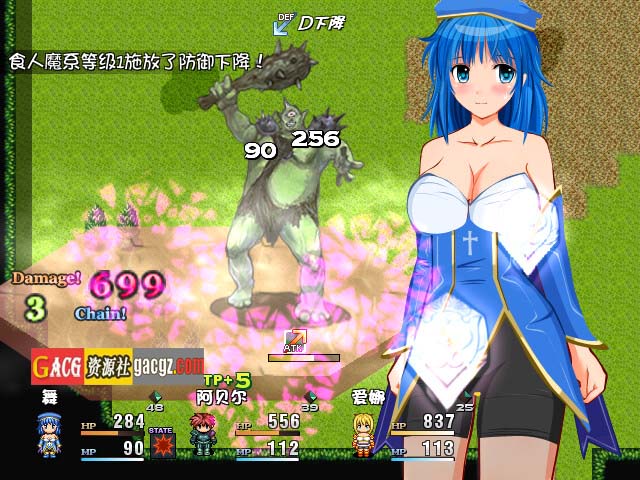Image resolution: width=640 pixels, height=480 pixels.
Task: Choose the blonde party member's portrait
Action: (x=365, y=434)
